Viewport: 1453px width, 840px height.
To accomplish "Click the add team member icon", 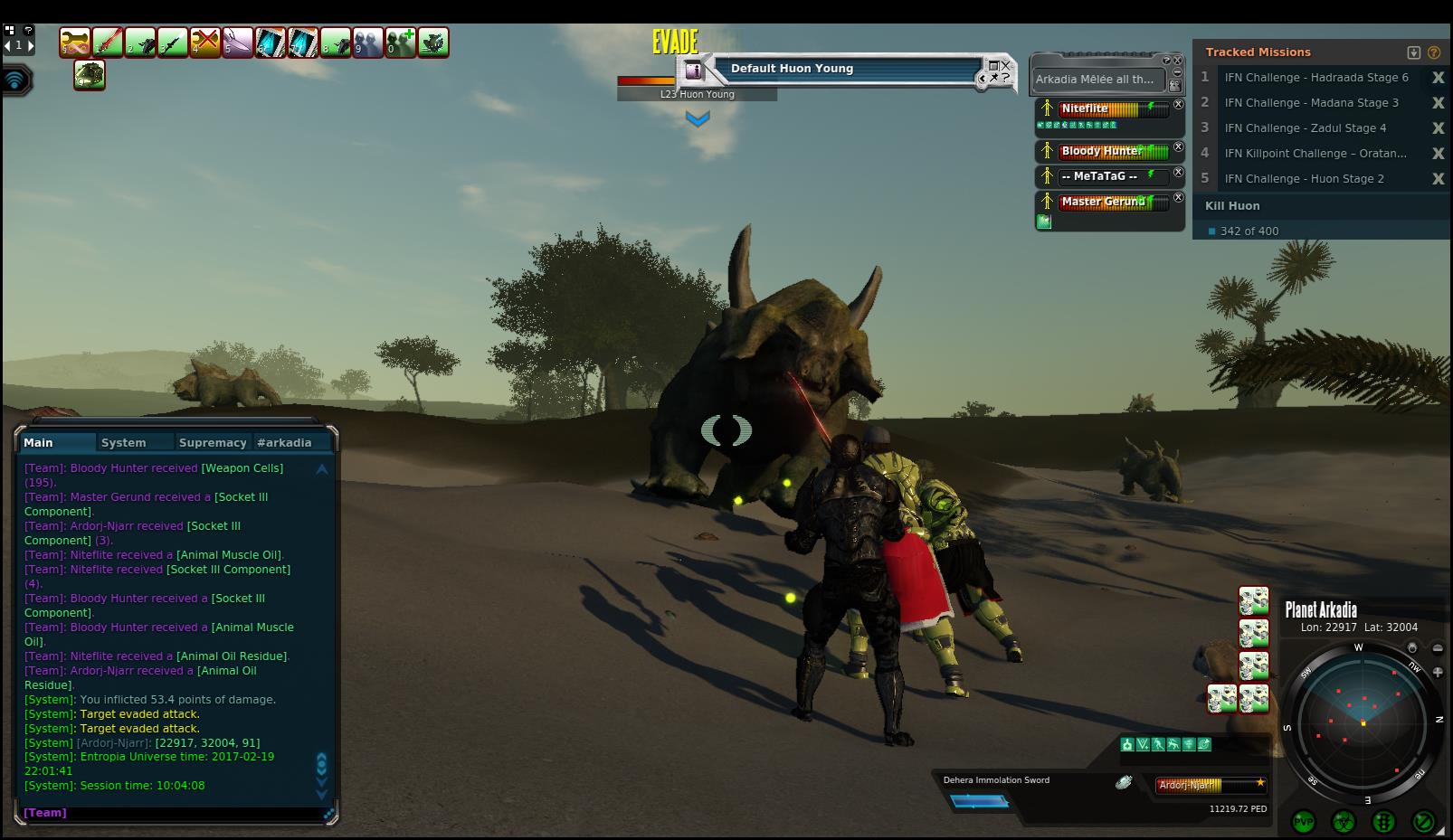I will click(401, 42).
